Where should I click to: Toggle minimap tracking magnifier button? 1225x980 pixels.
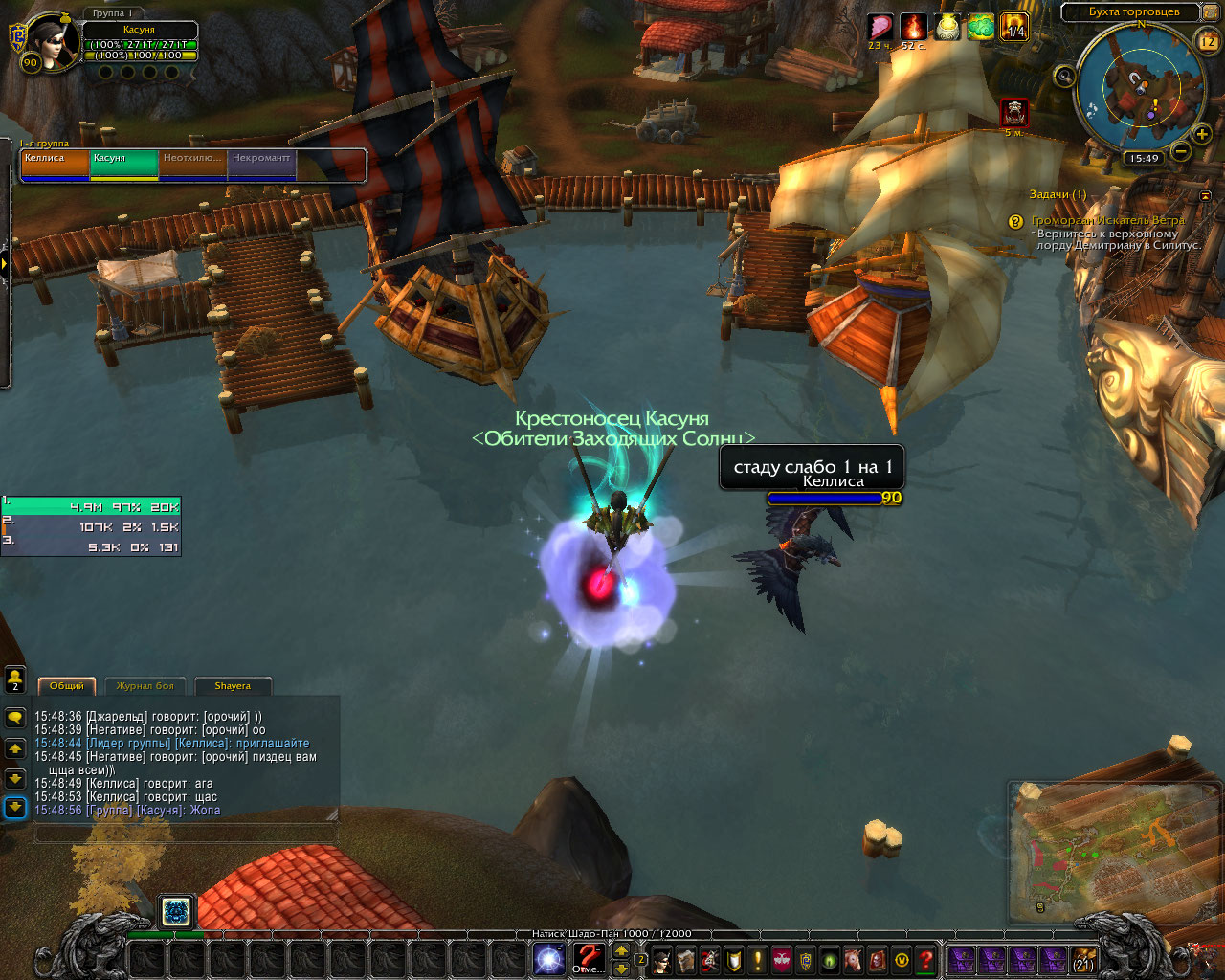1063,76
